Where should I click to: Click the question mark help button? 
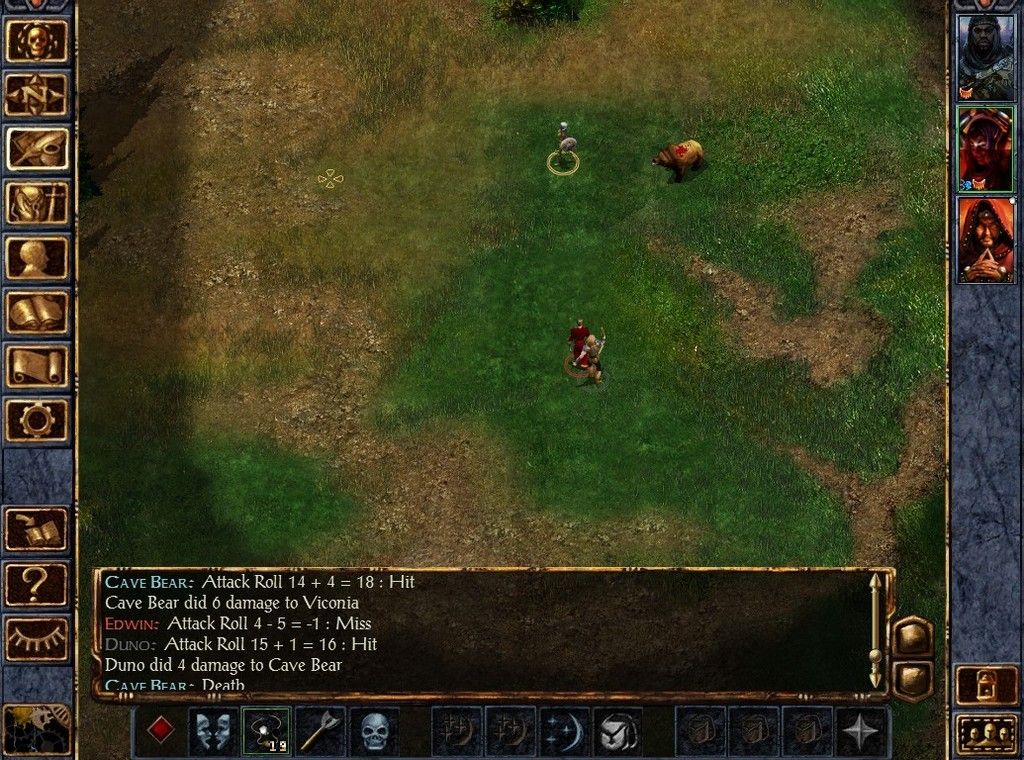38,584
